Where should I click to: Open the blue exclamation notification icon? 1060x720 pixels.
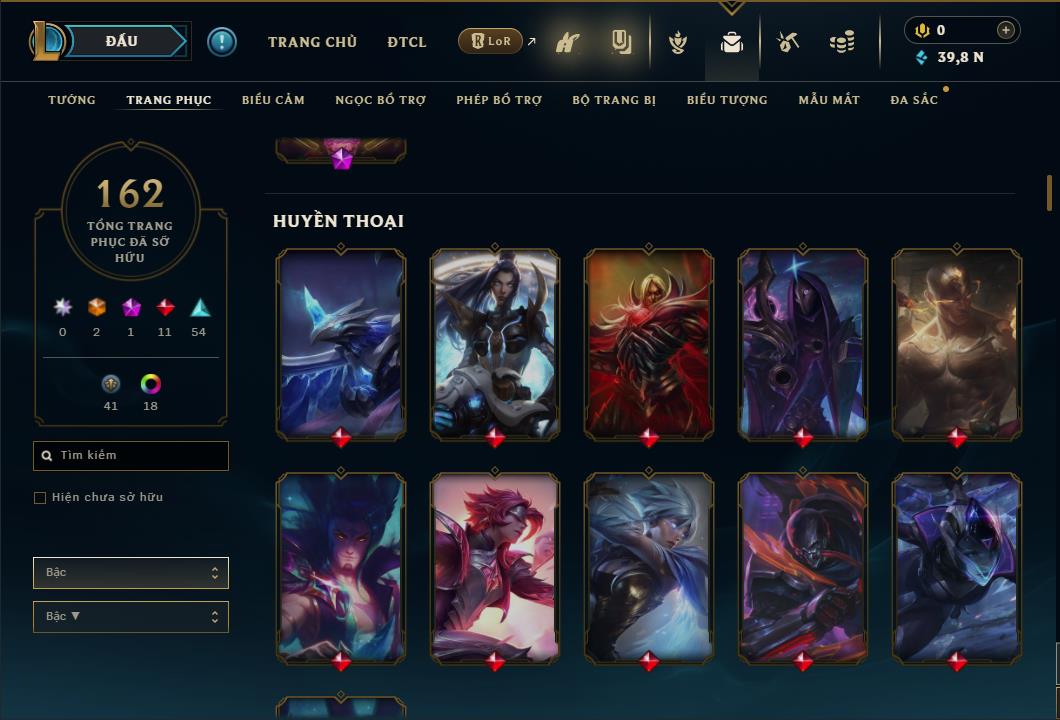pos(222,42)
